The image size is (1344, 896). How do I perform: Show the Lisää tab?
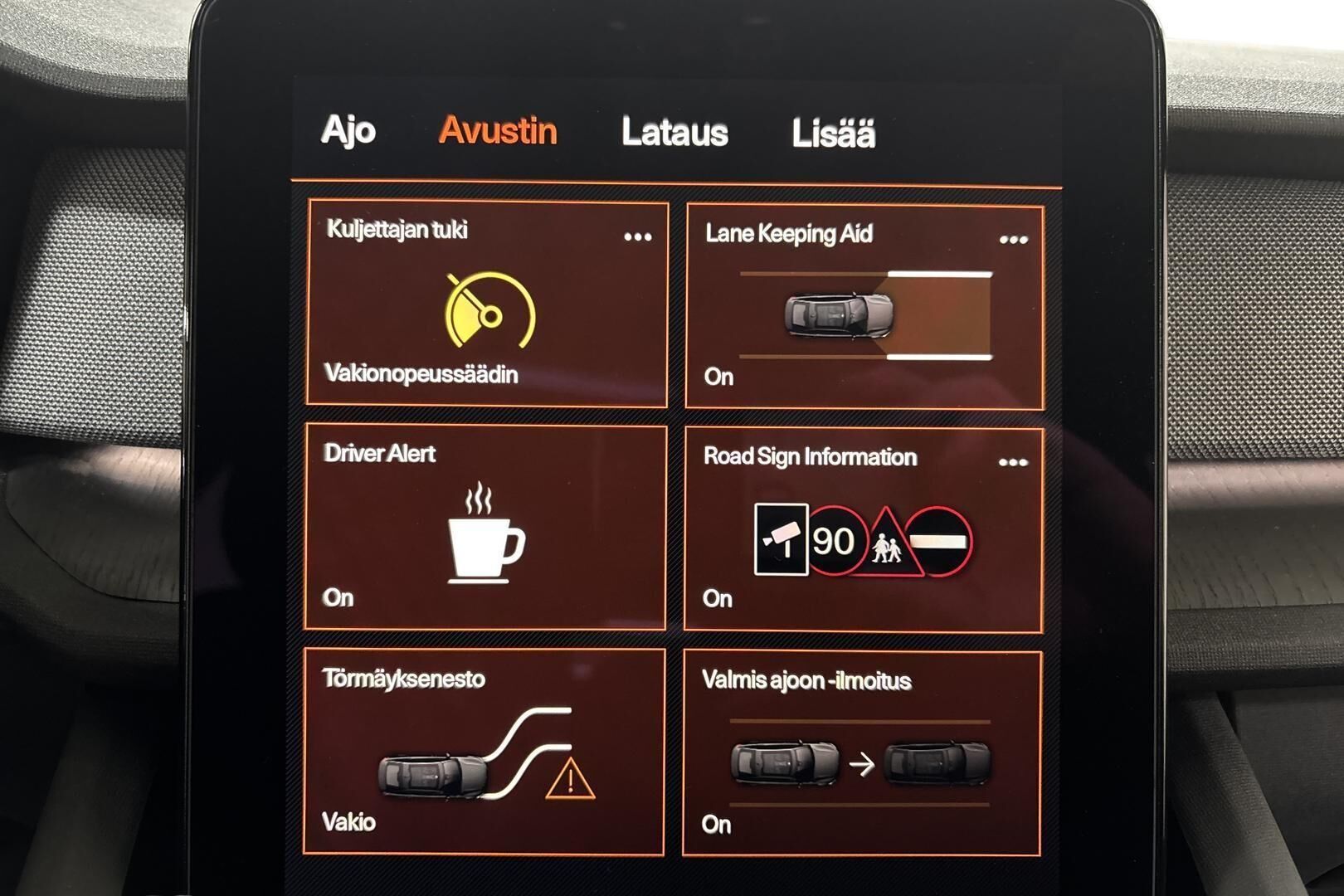click(833, 134)
